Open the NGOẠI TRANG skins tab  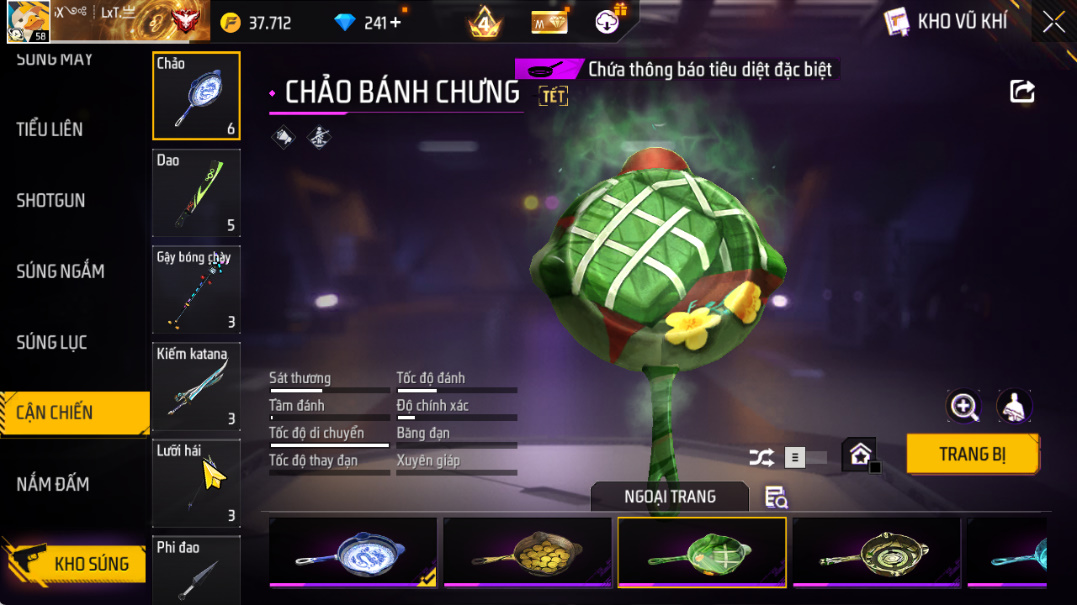point(669,497)
